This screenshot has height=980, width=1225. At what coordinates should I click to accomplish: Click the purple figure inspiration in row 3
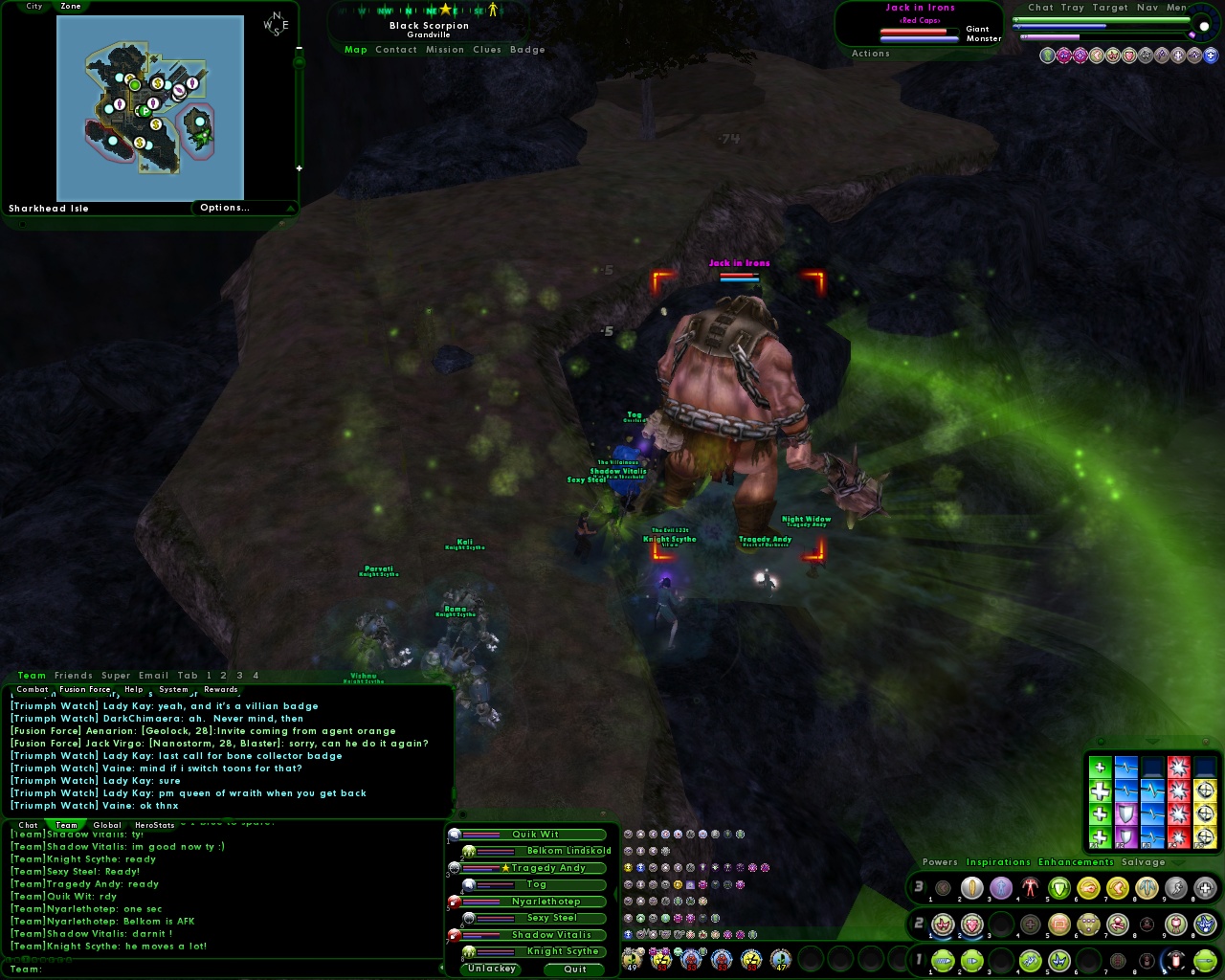[x=1001, y=888]
